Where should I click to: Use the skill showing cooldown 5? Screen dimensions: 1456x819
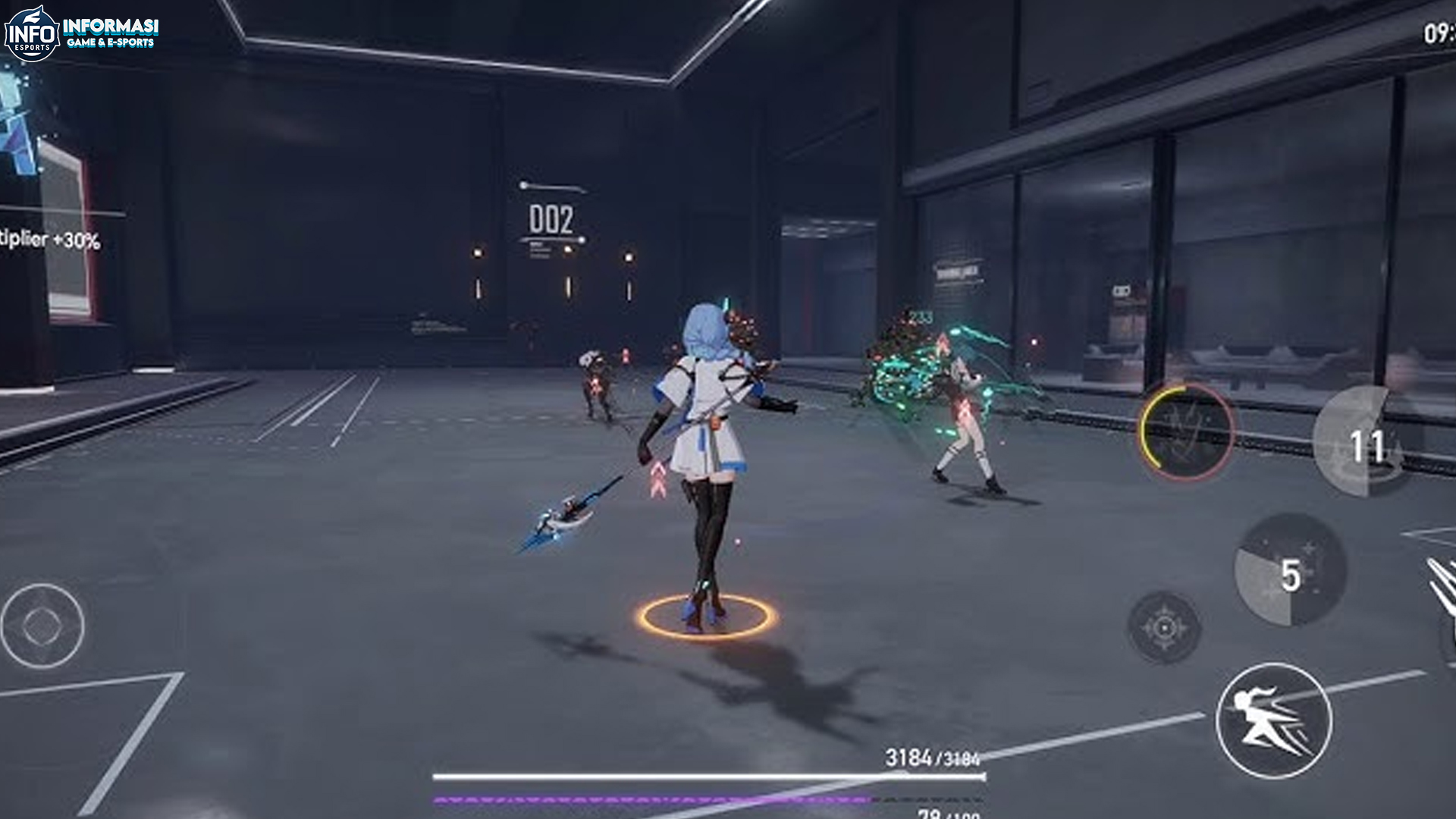tap(1290, 571)
